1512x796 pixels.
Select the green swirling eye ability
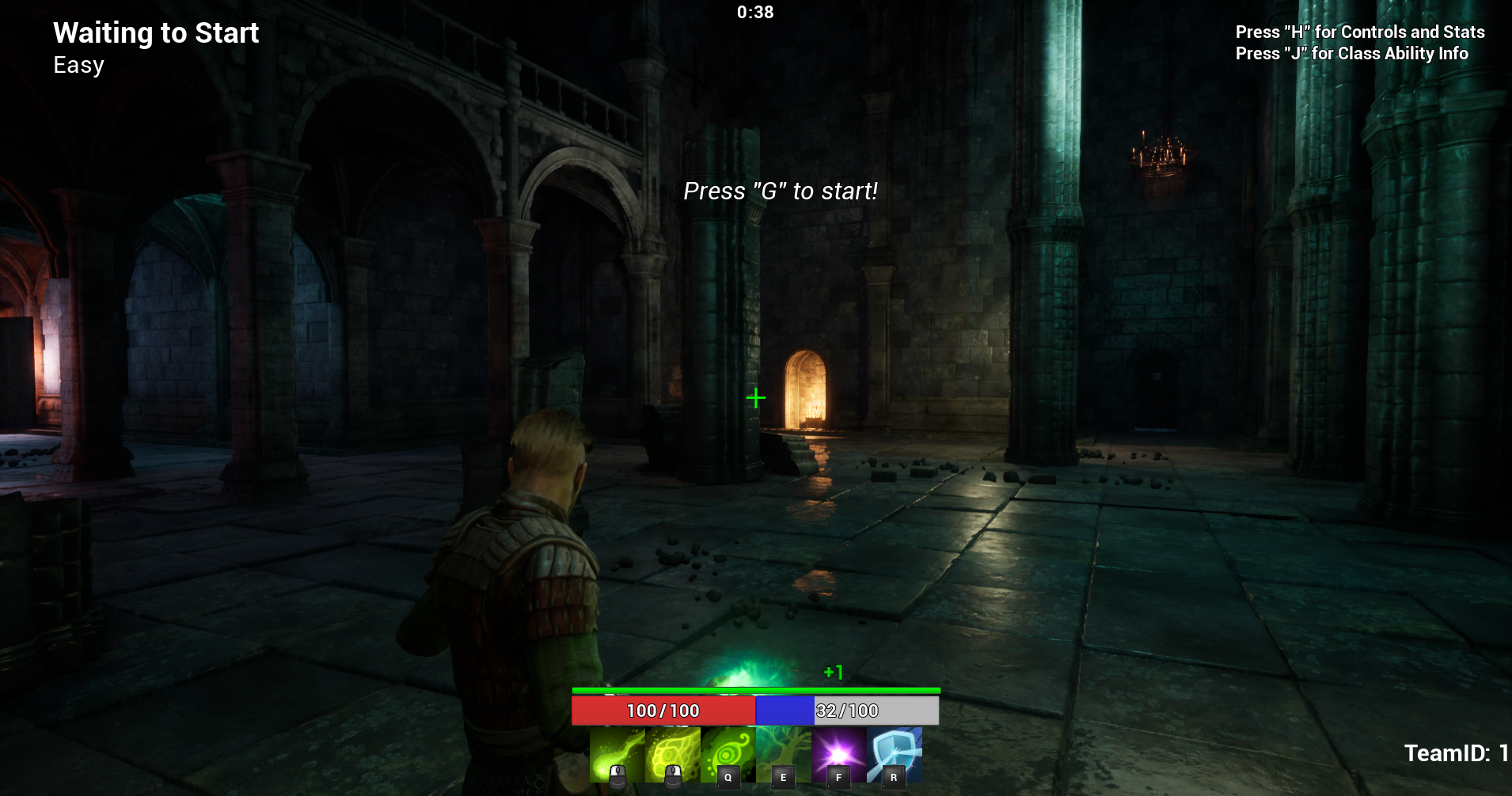coord(728,754)
